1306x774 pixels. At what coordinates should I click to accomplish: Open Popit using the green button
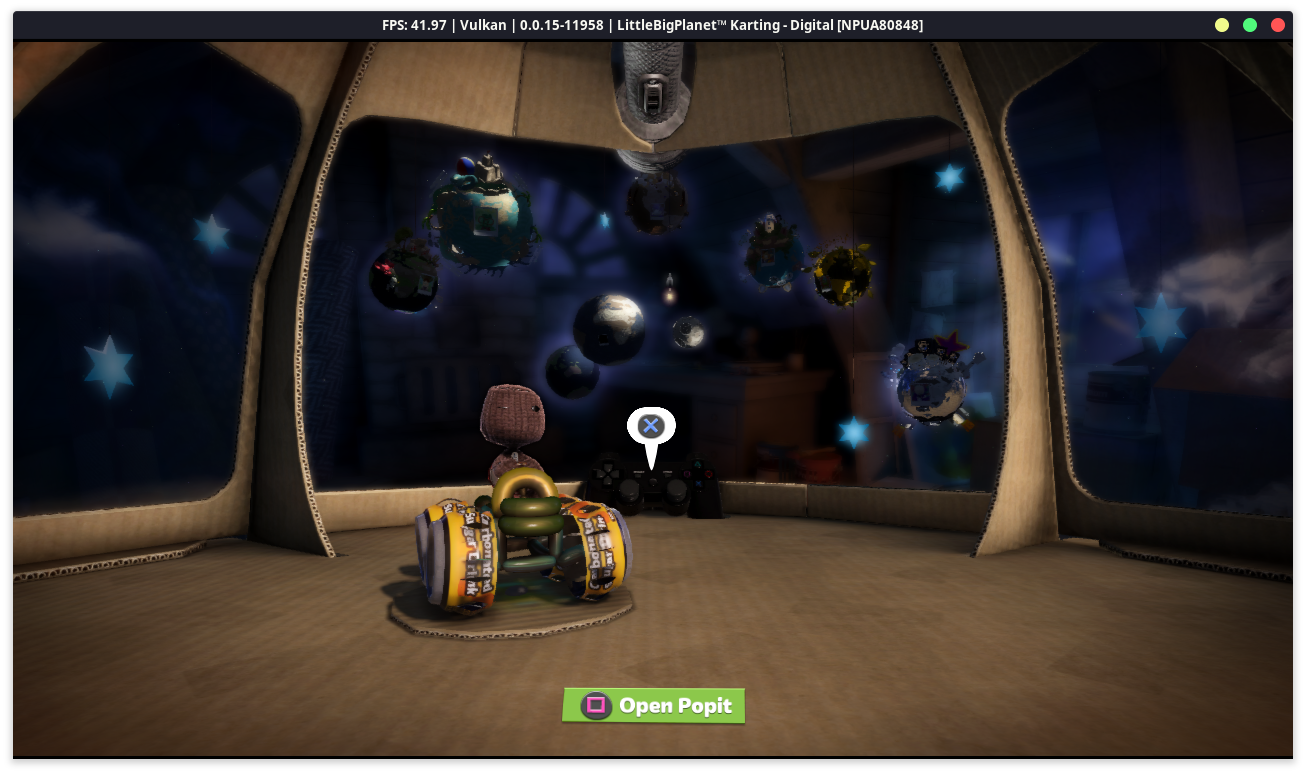(x=653, y=705)
